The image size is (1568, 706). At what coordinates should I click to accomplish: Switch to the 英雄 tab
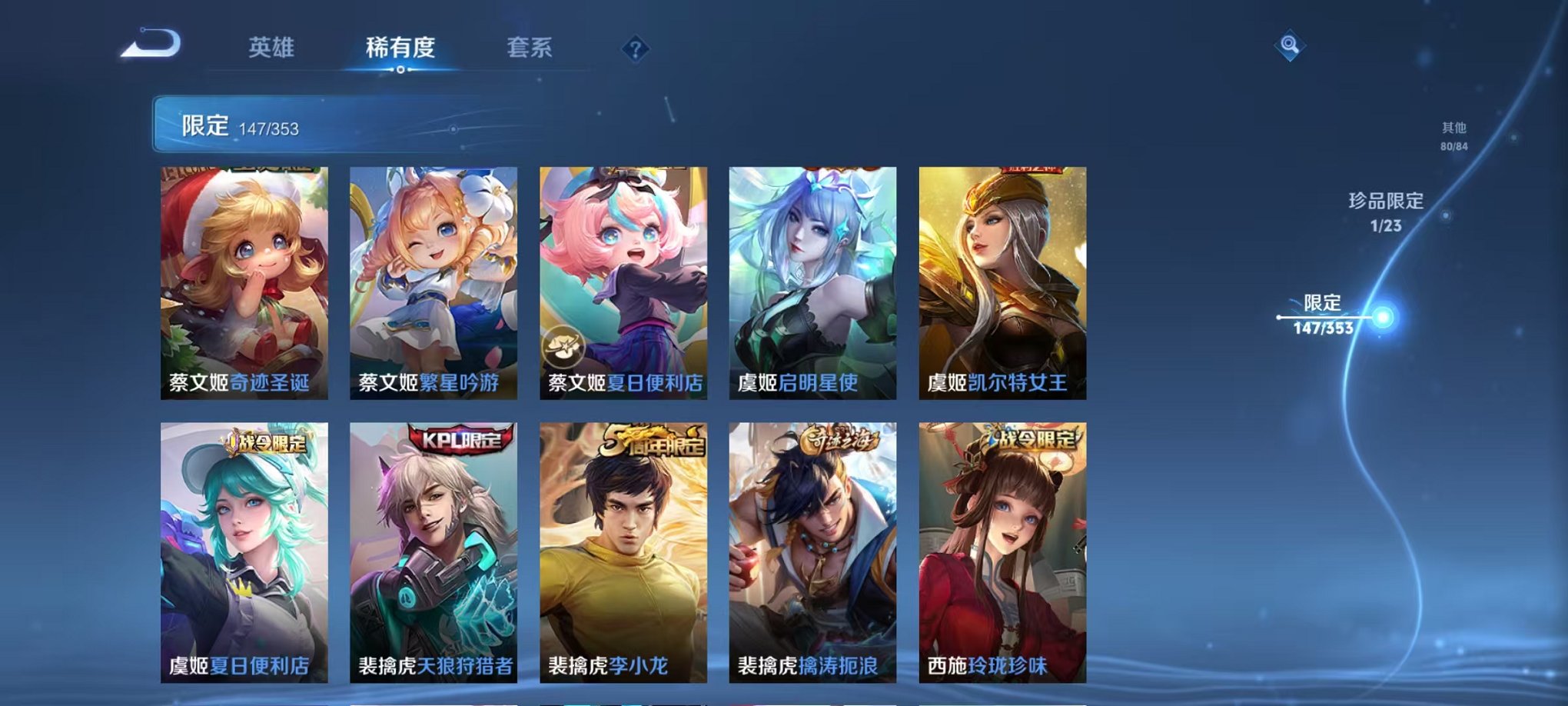[273, 46]
